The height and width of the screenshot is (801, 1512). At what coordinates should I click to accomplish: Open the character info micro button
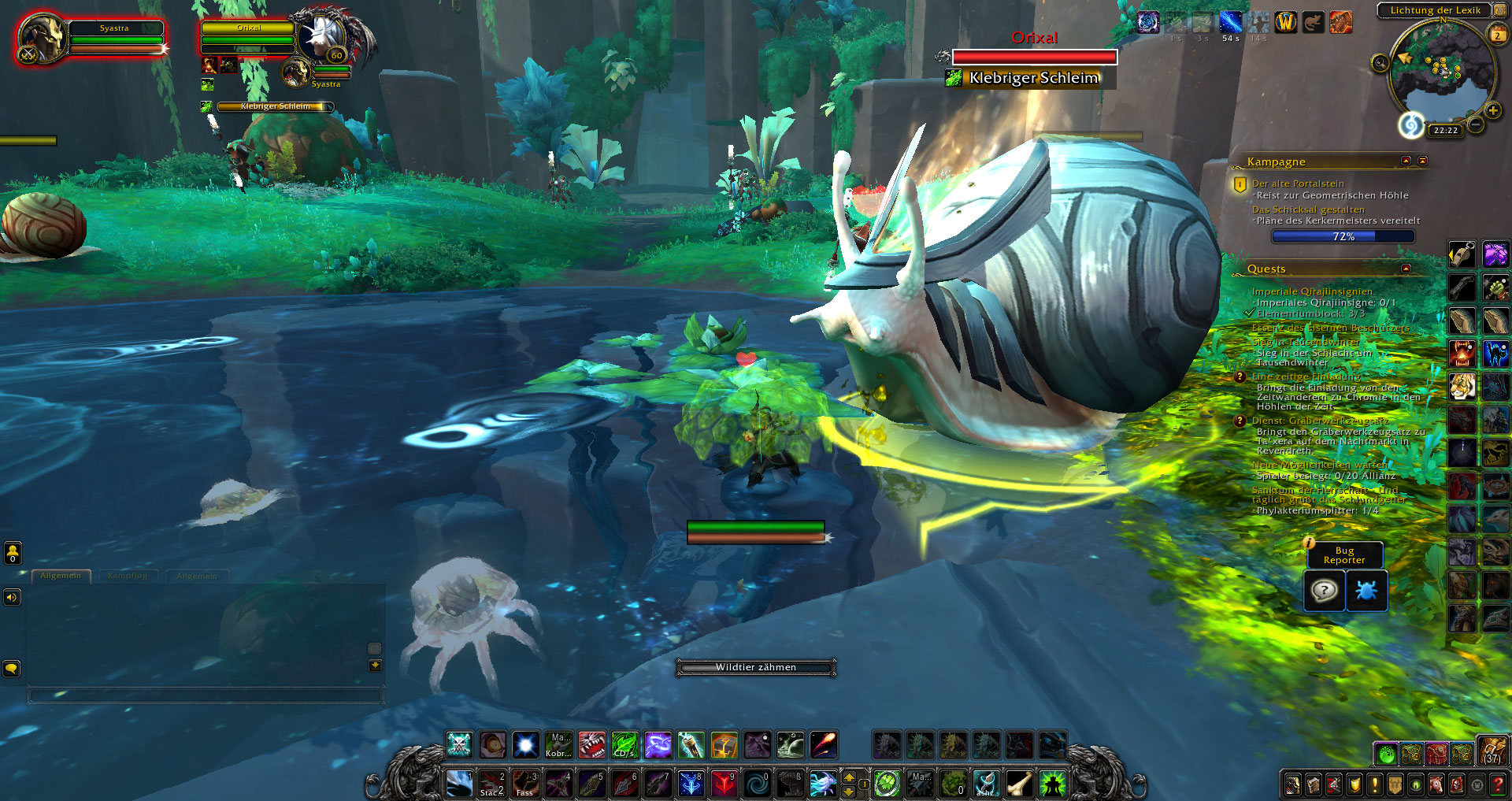click(1293, 784)
